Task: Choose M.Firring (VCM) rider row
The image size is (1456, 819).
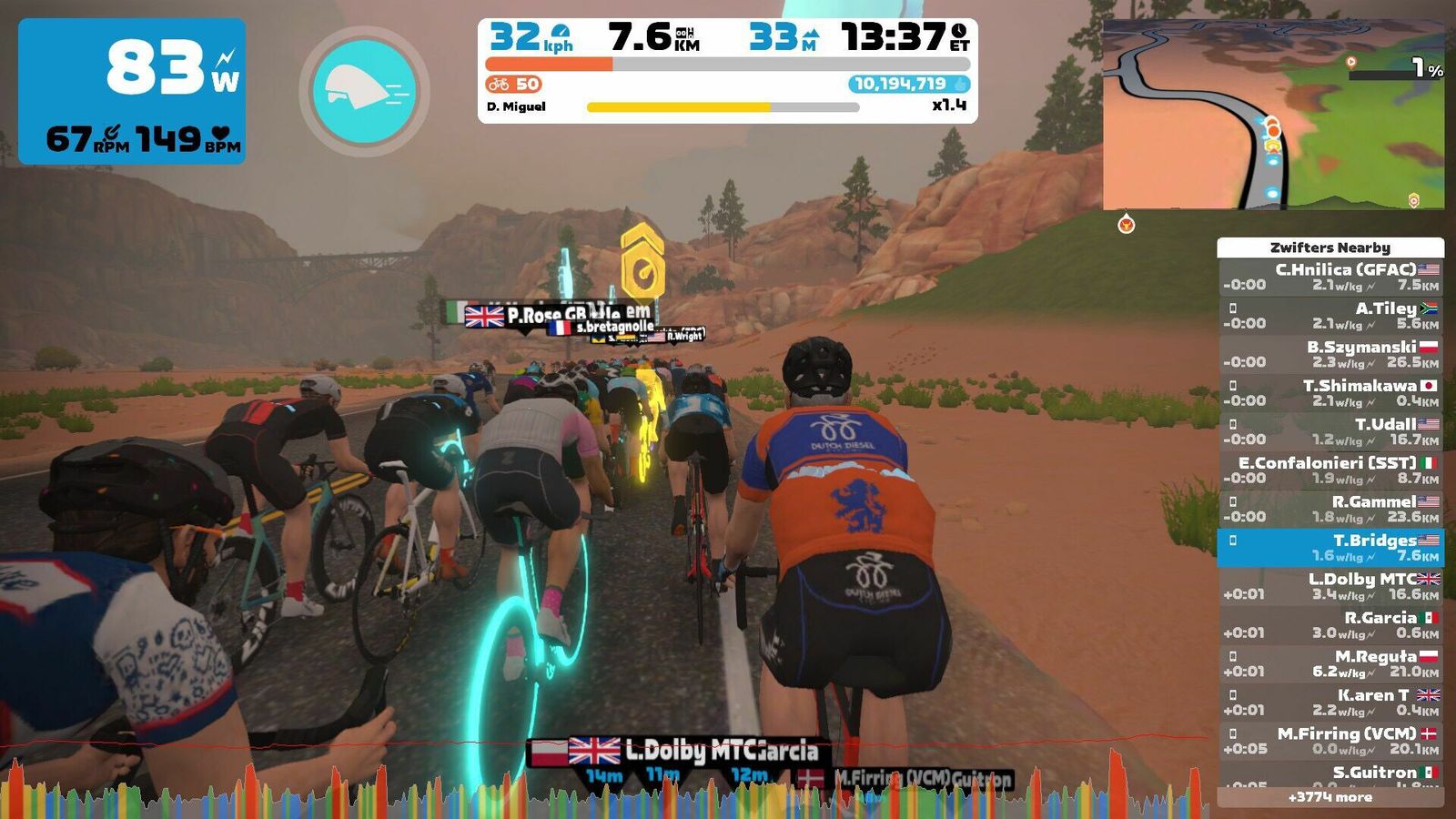Action: tap(1330, 741)
